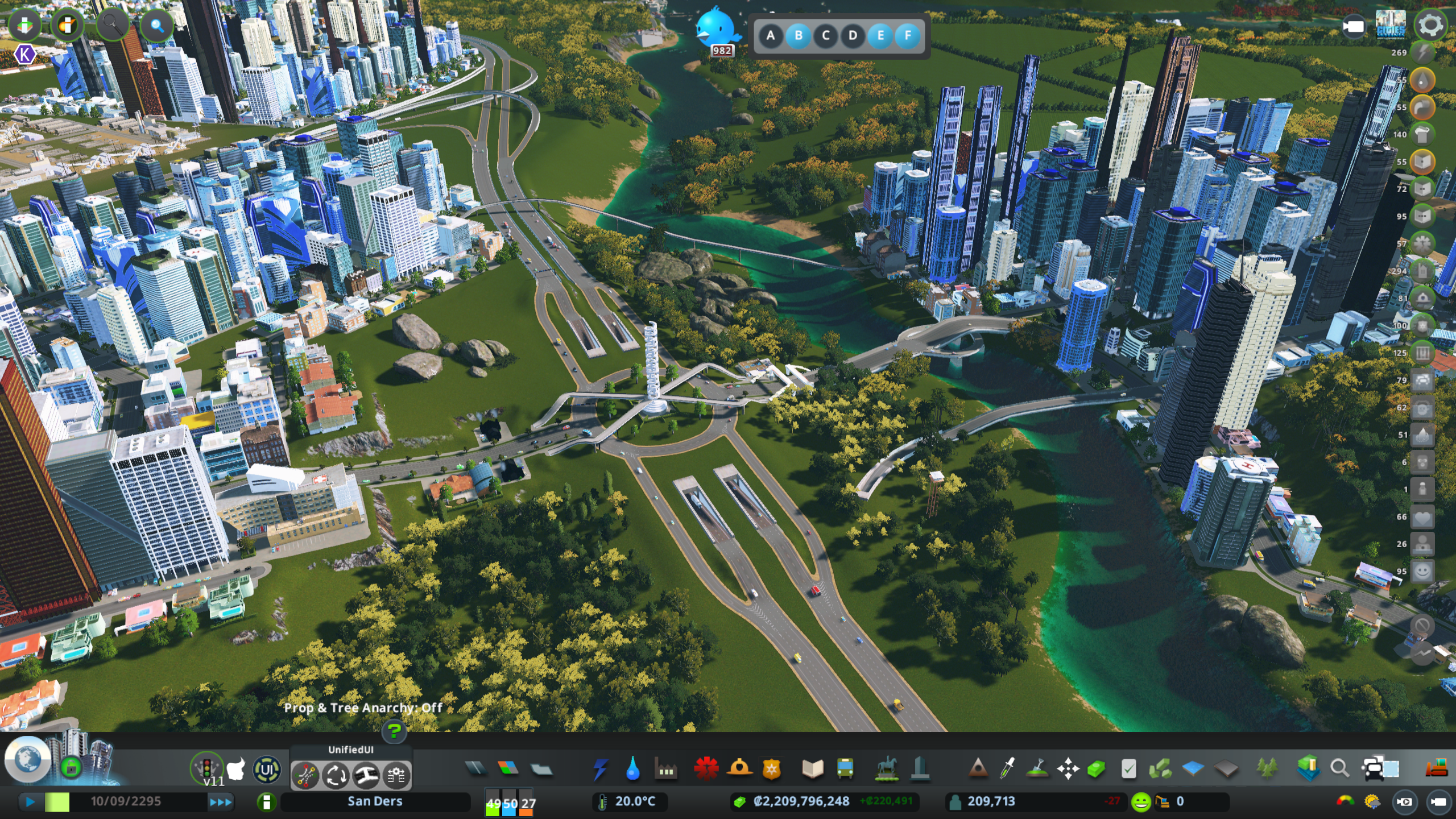Toggle the letter F button
The width and height of the screenshot is (1456, 819).
907,36
